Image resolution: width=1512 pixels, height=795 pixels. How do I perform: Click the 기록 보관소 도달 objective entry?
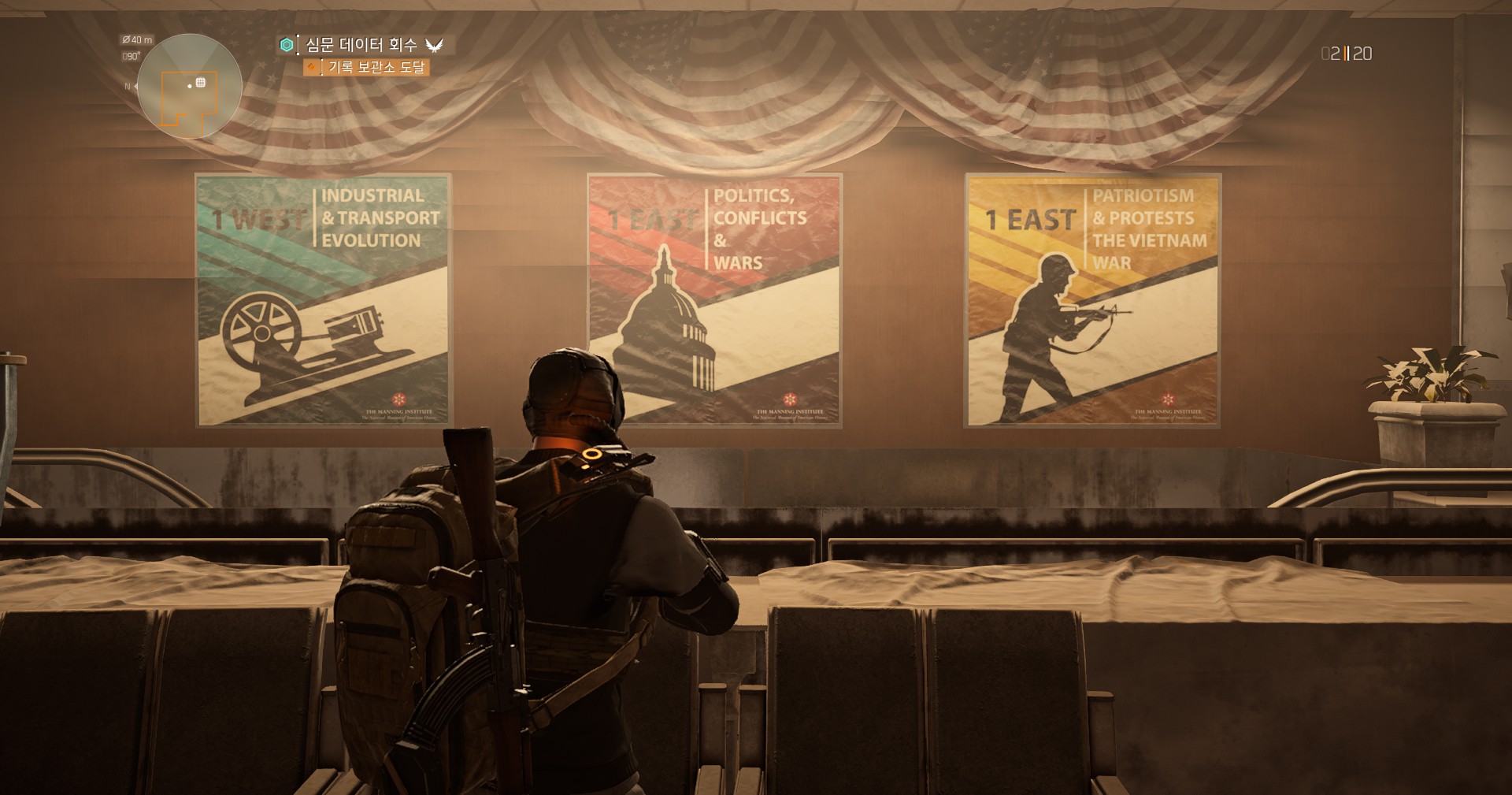click(376, 68)
